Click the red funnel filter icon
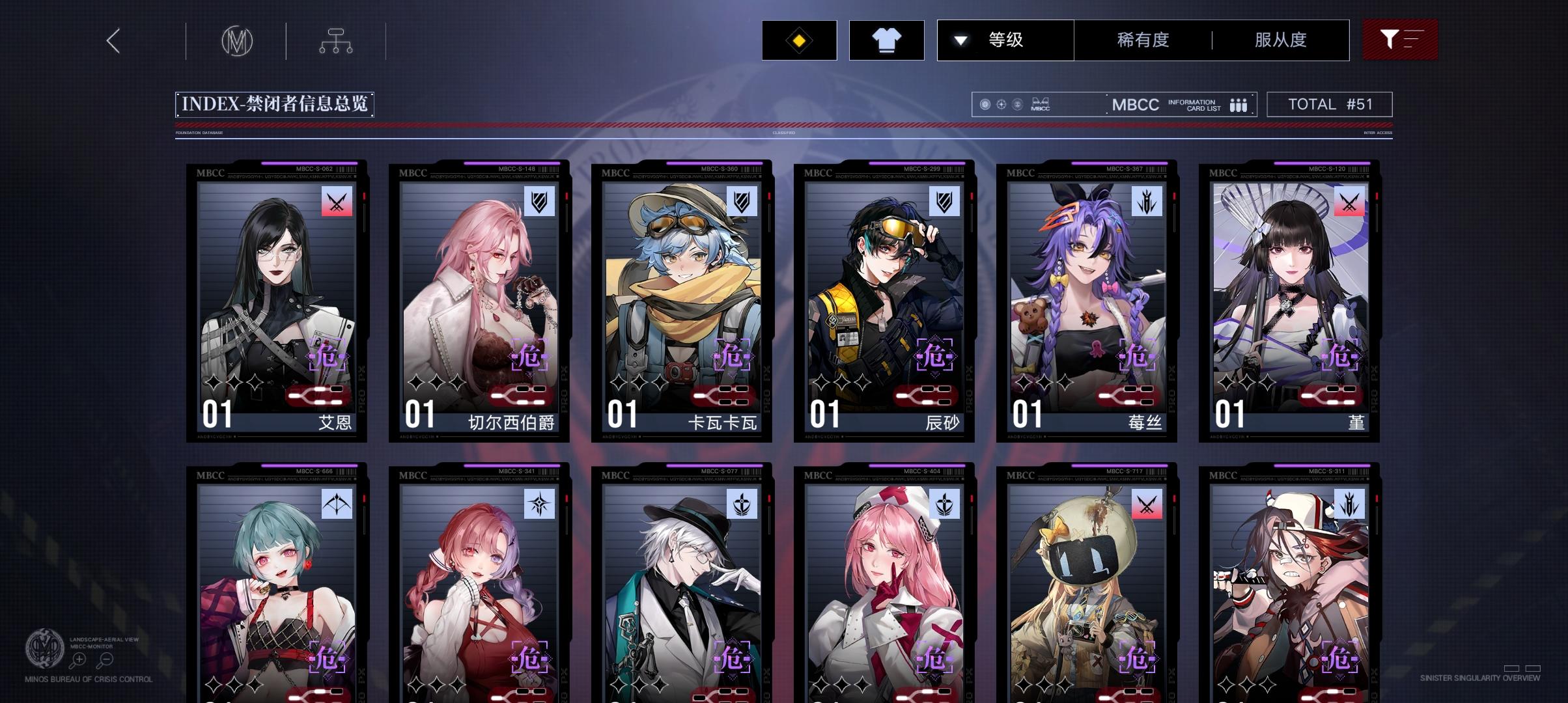Viewport: 1568px width, 703px height. tap(1400, 40)
